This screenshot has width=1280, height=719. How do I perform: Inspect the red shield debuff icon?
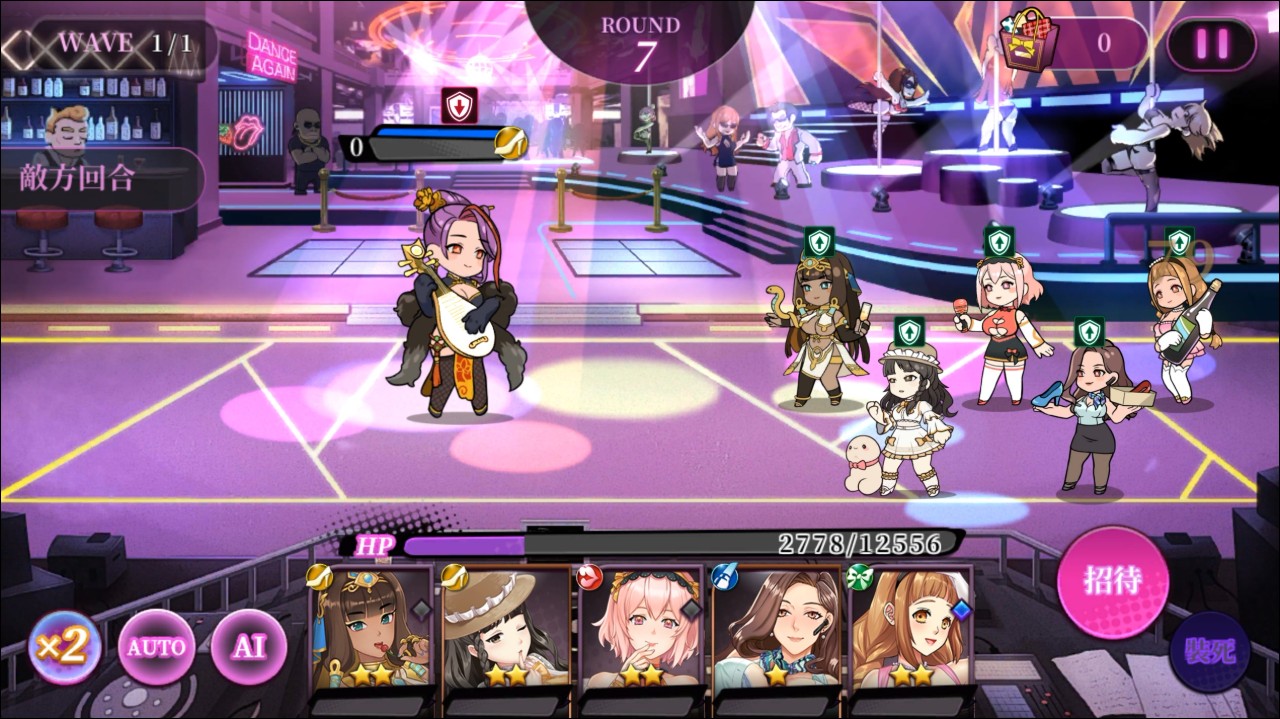(x=459, y=106)
